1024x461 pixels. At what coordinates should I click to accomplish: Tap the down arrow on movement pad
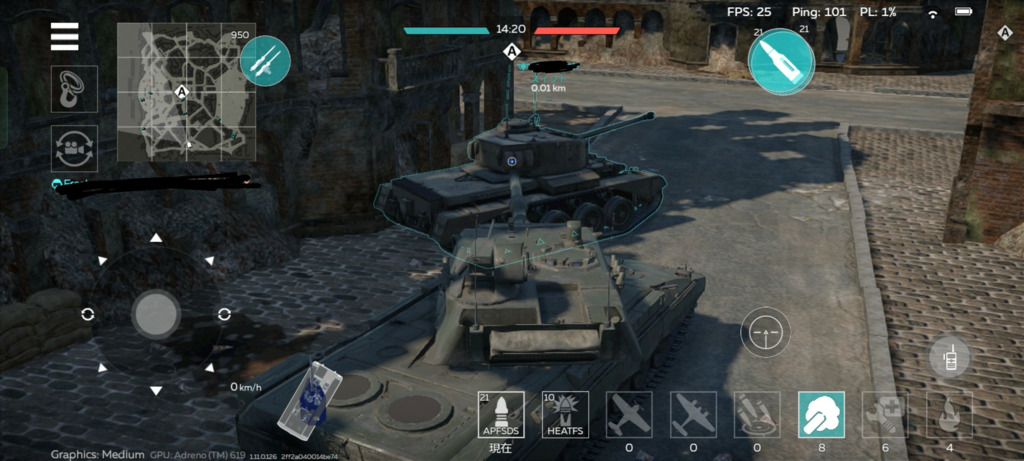pyautogui.click(x=155, y=389)
